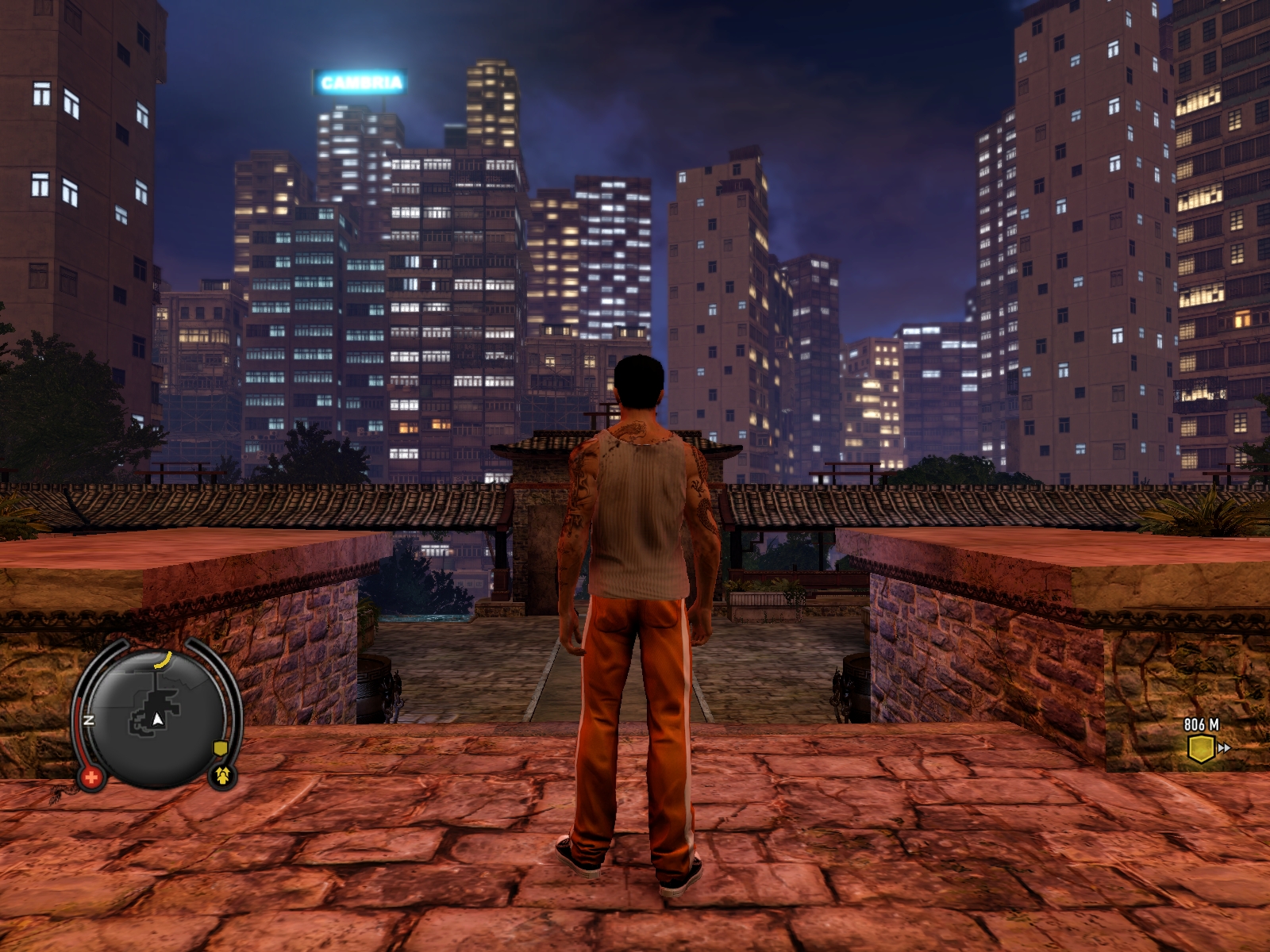Select the yellow Face meter icon
This screenshot has width=1270, height=952.
pos(223,775)
